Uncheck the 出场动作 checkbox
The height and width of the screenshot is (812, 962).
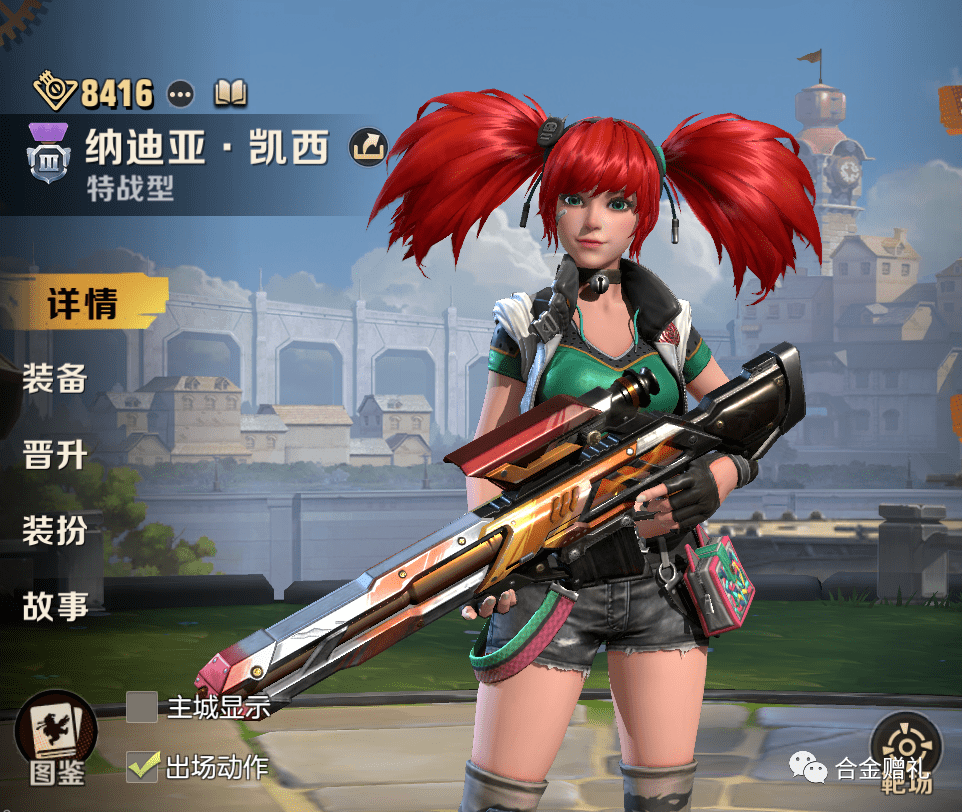pos(142,766)
